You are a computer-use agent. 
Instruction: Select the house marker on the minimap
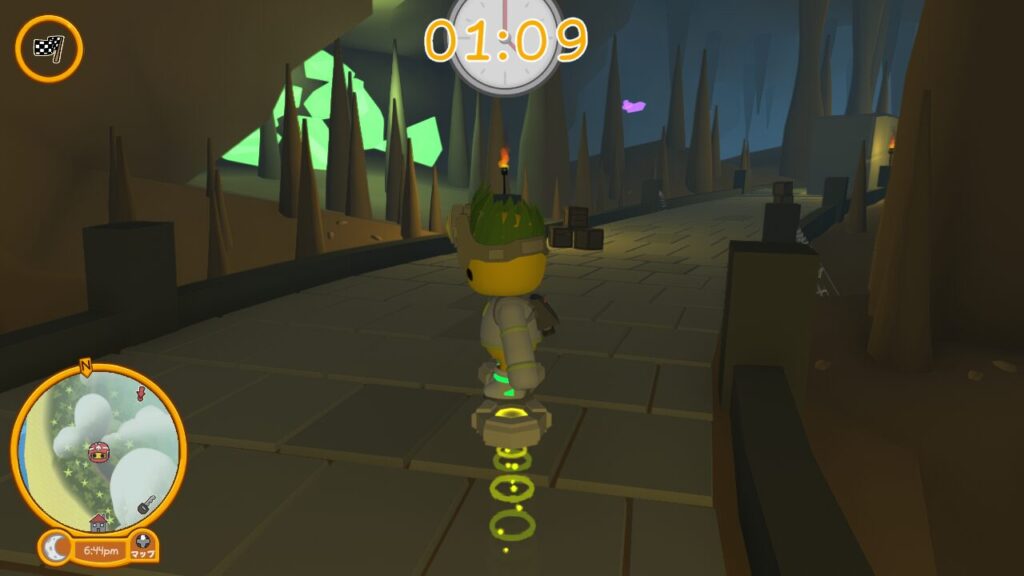click(98, 522)
